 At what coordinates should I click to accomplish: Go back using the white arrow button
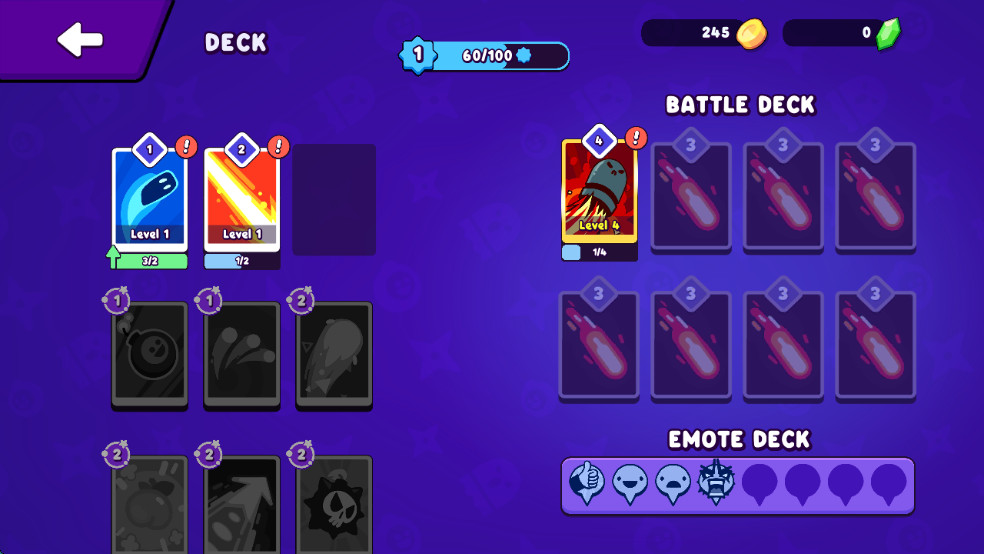tap(79, 40)
